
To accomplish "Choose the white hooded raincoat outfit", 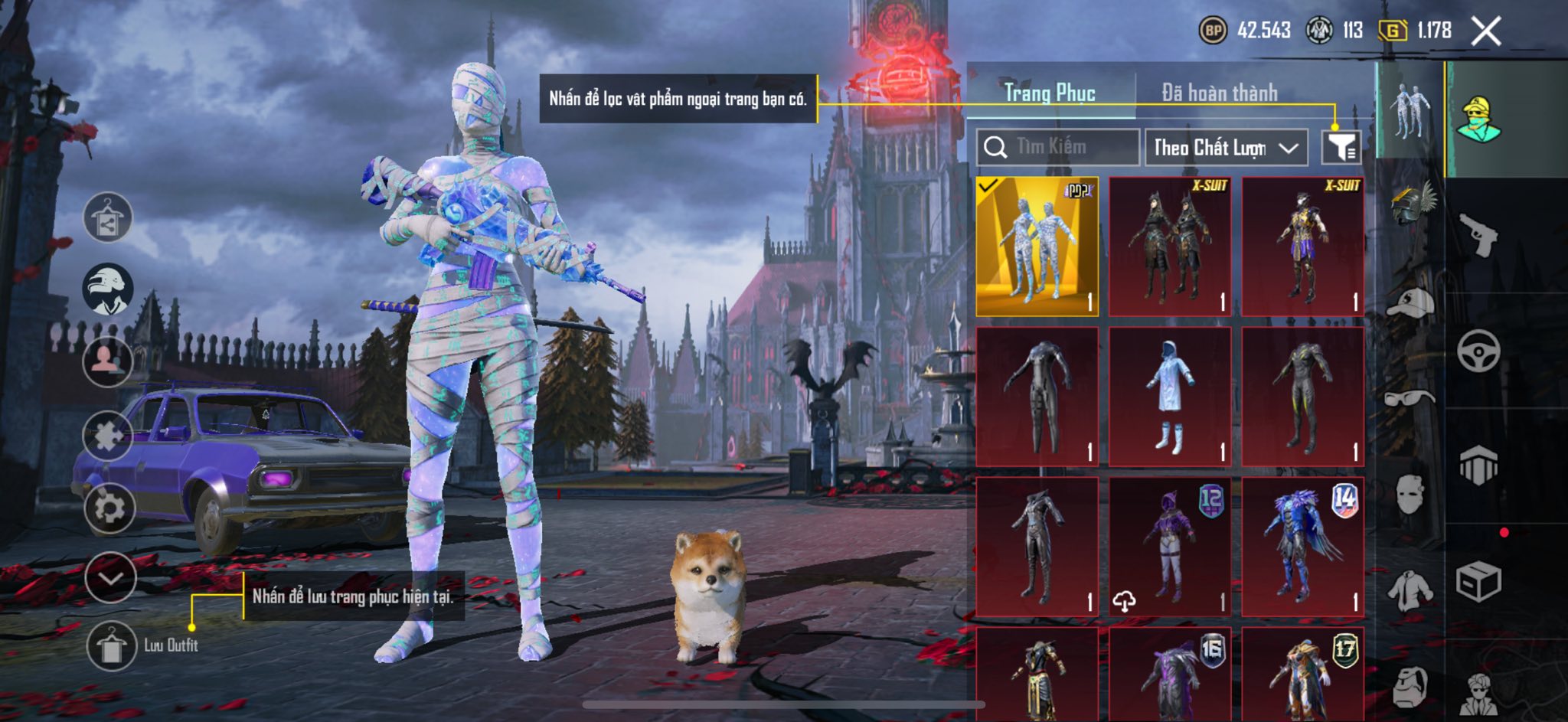I will click(x=1170, y=396).
